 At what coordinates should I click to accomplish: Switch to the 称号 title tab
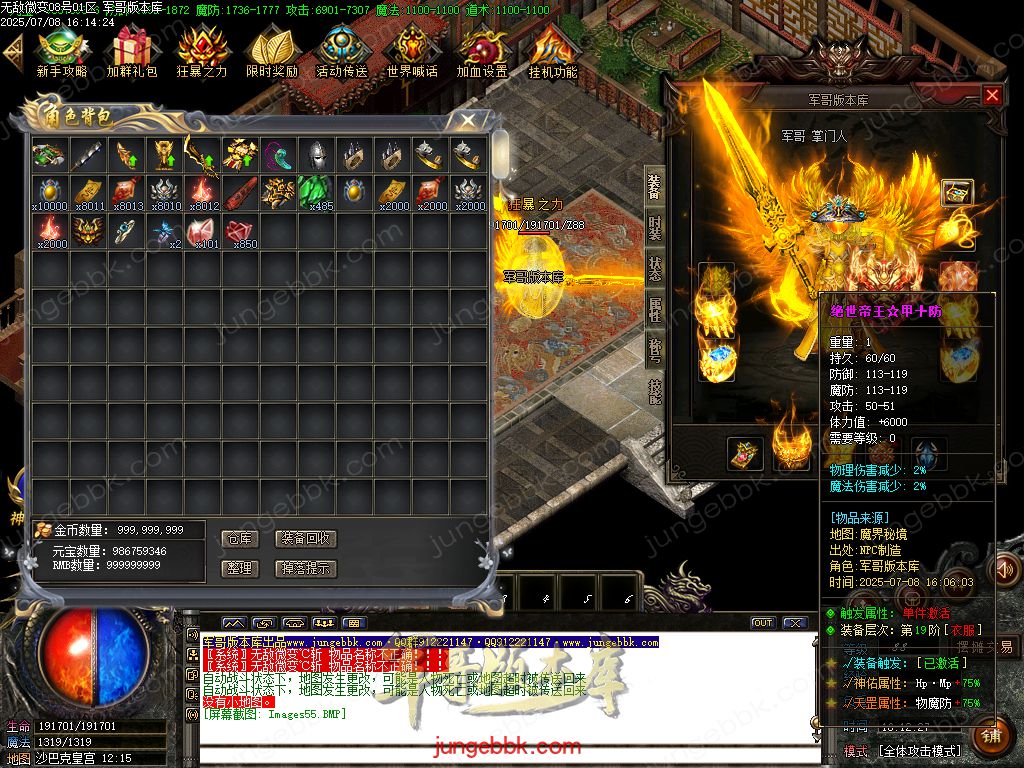pyautogui.click(x=654, y=350)
